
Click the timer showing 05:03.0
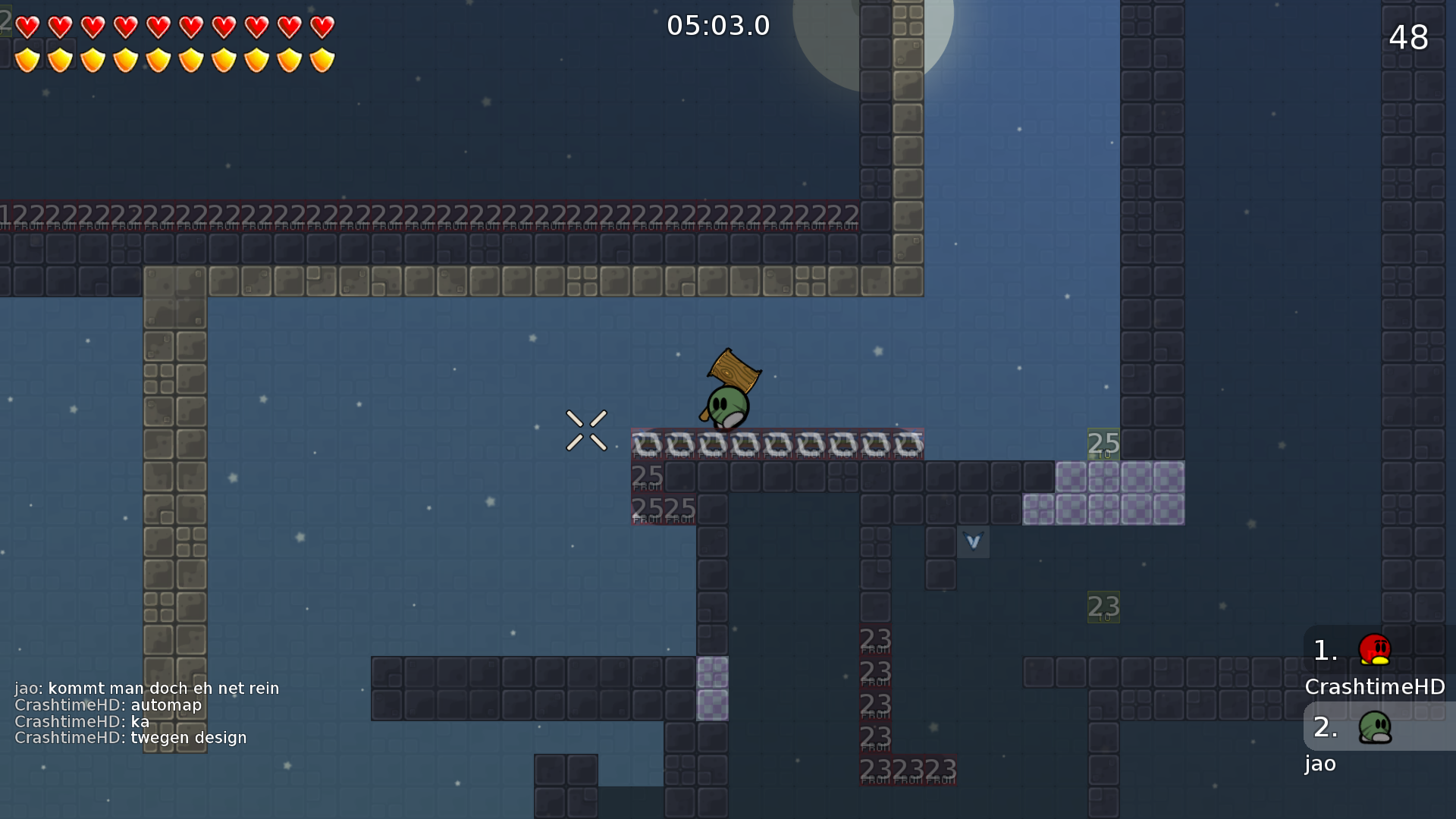[717, 25]
